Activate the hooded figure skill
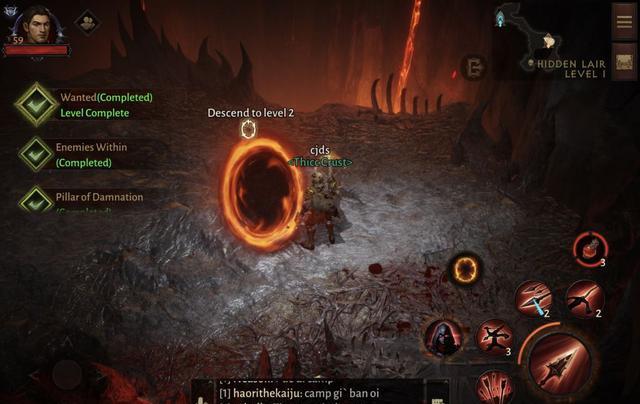 pyautogui.click(x=442, y=338)
